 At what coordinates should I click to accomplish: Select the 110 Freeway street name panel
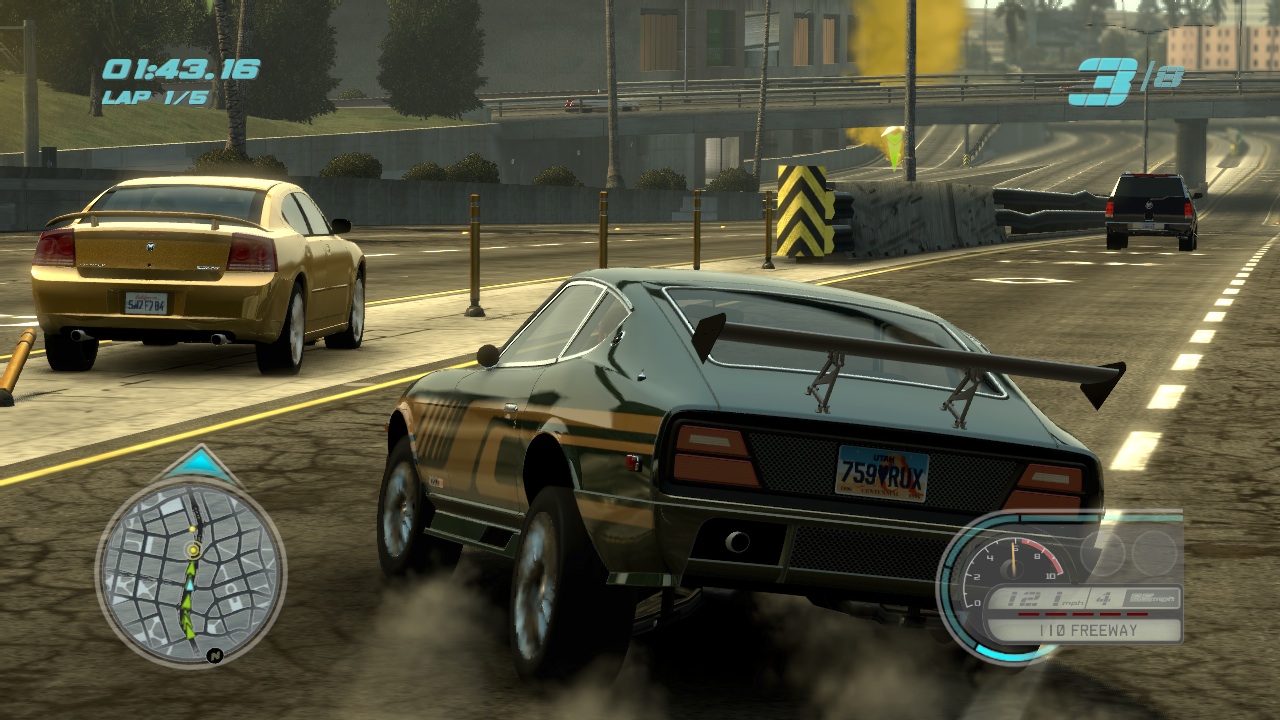click(1083, 630)
